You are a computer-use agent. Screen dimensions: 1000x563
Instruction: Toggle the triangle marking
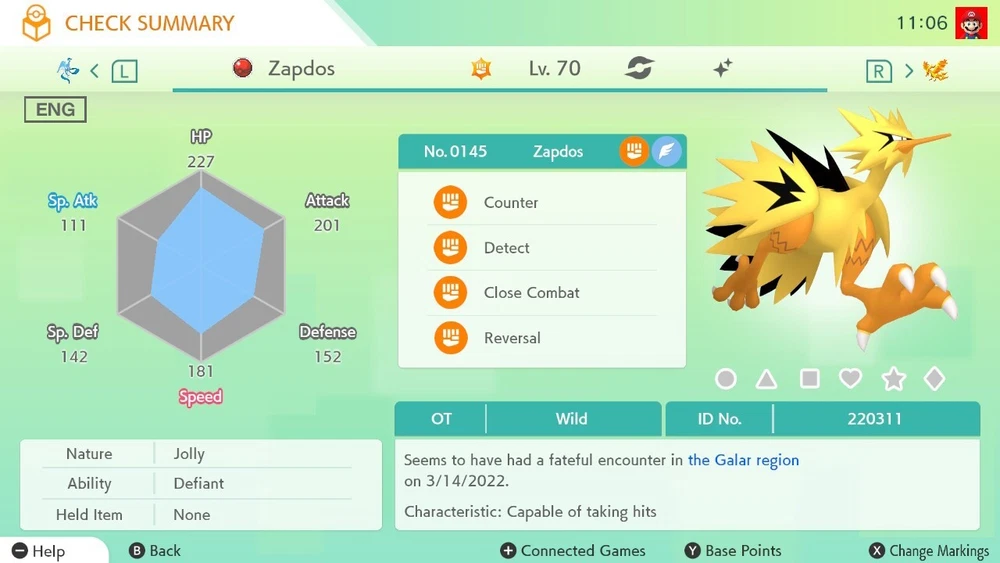click(767, 379)
